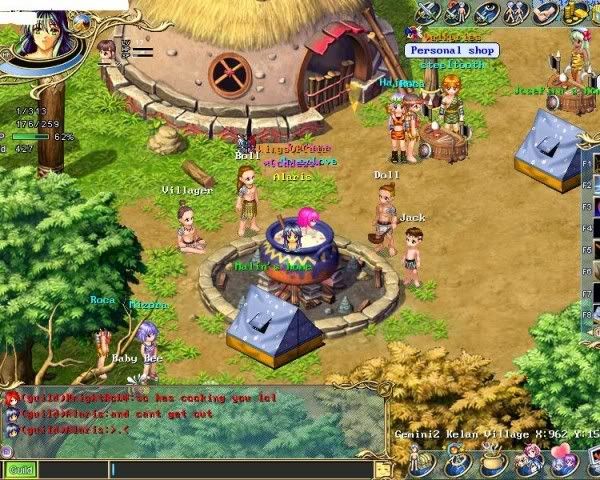Focus the chat text input field
Viewport: 600px width, 480px height.
coord(240,469)
